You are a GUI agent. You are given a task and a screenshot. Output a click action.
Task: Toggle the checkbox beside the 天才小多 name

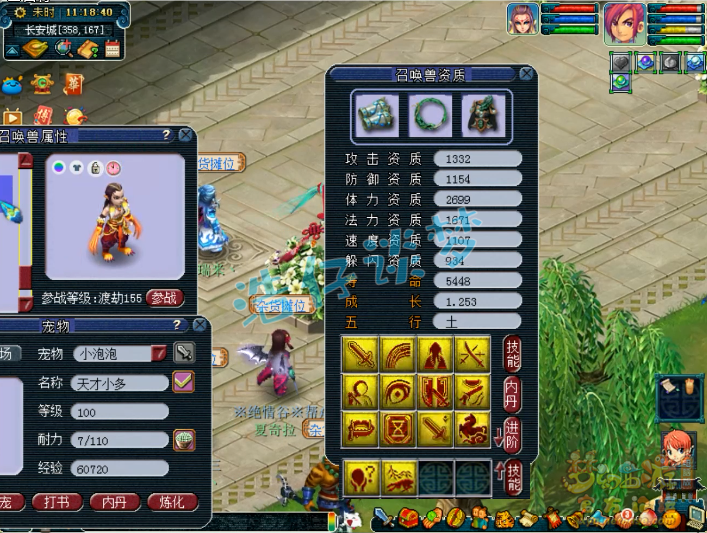click(183, 381)
